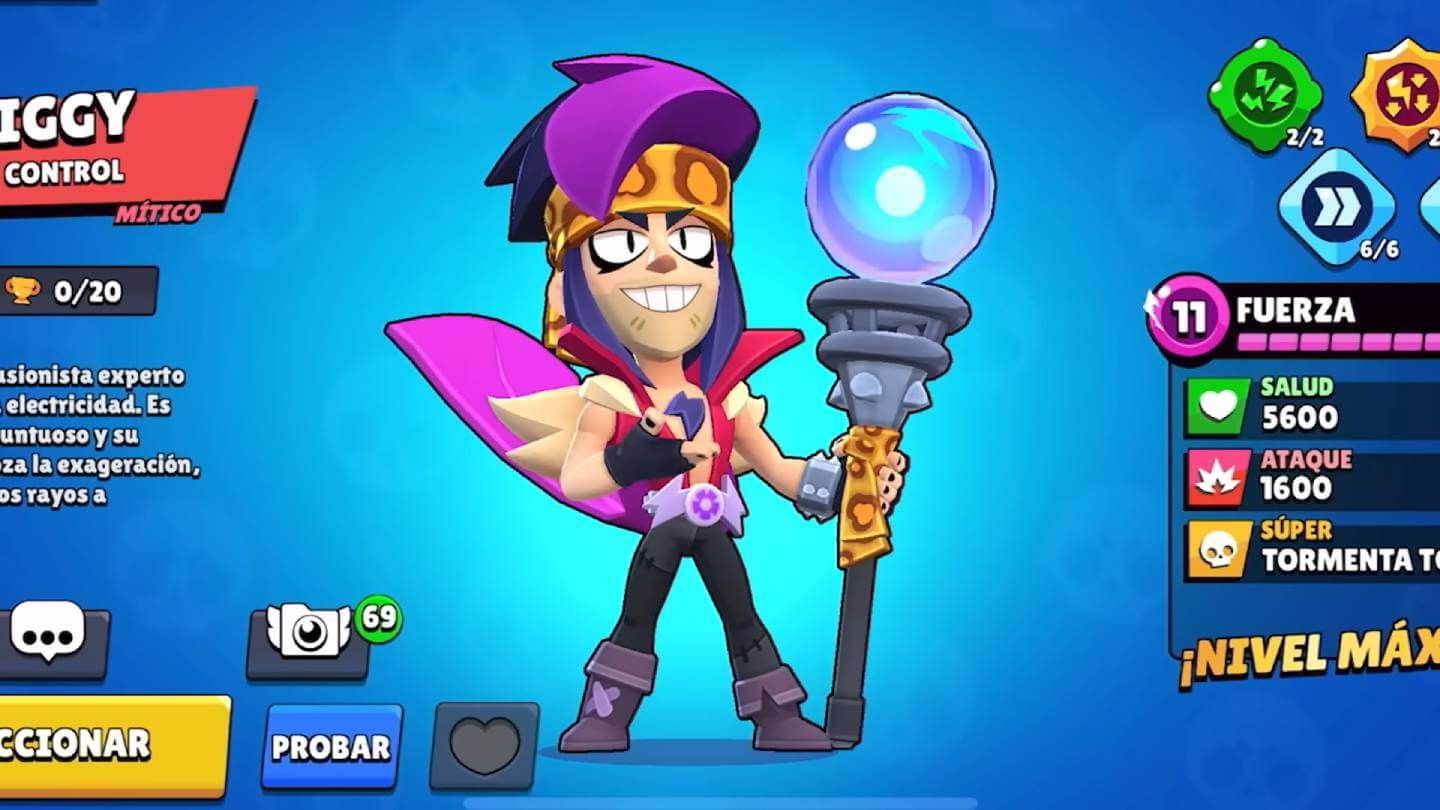Expand the ATAQUE 1600 stat row
The height and width of the screenshot is (810, 1440).
tap(1320, 477)
